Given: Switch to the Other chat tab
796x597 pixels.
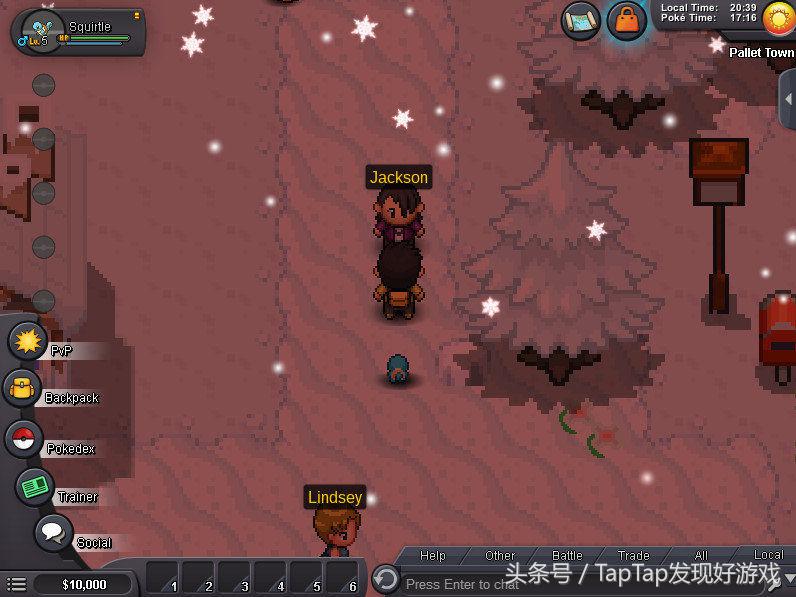Looking at the screenshot, I should click(x=500, y=556).
